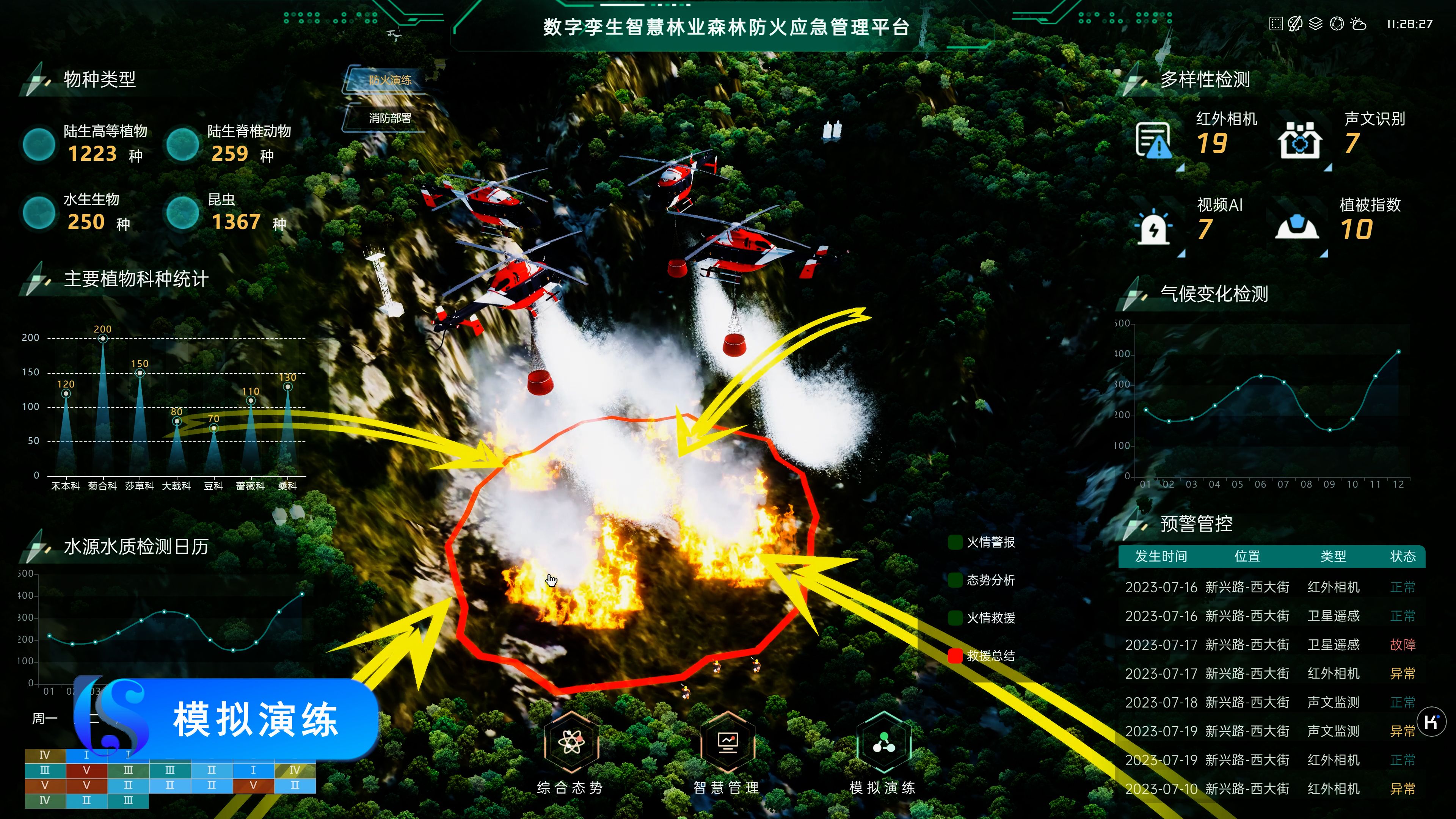
Task: Select the 火情警报 stage entry
Action: point(990,543)
